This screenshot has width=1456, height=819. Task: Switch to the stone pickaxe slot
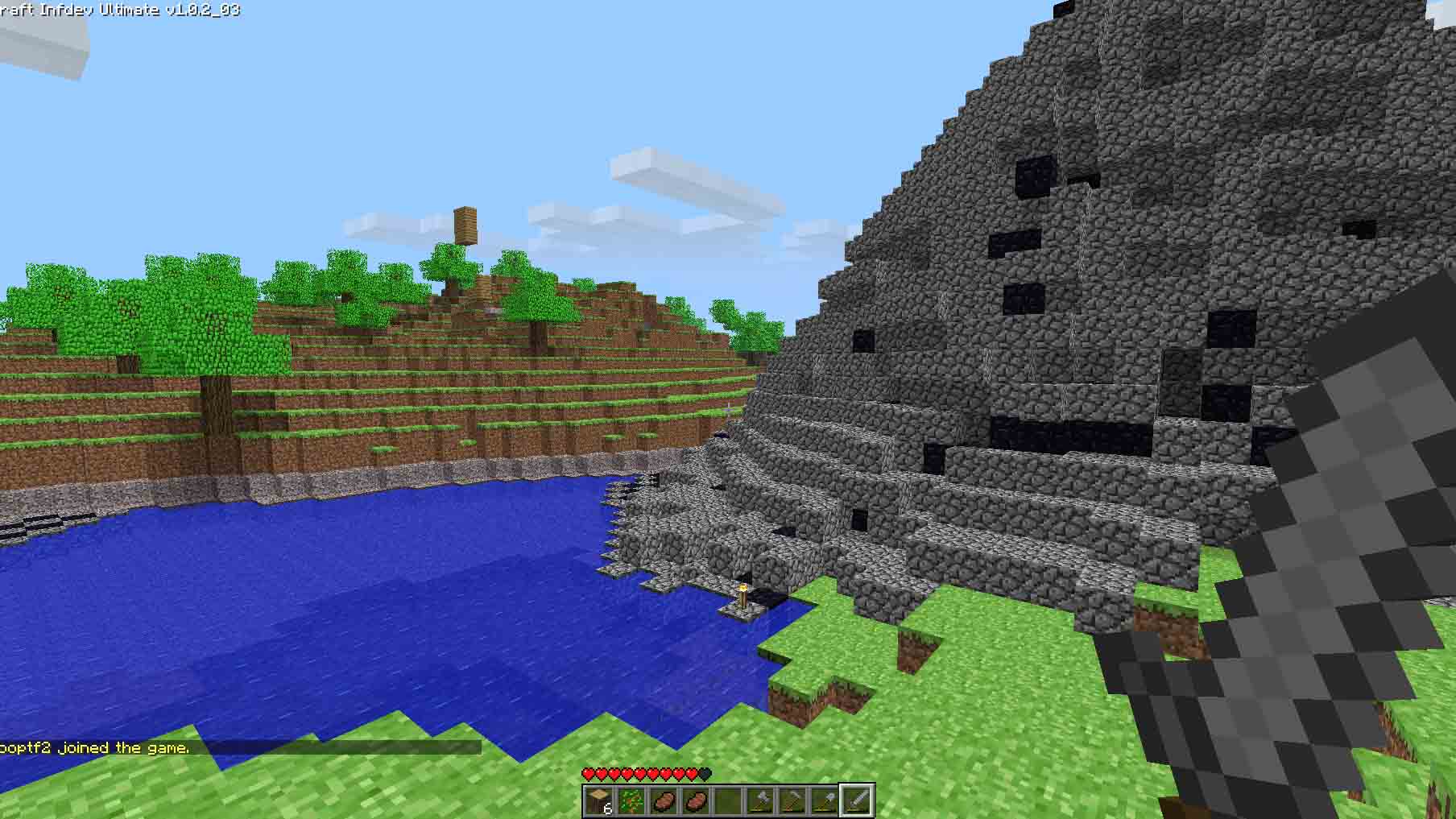point(792,801)
